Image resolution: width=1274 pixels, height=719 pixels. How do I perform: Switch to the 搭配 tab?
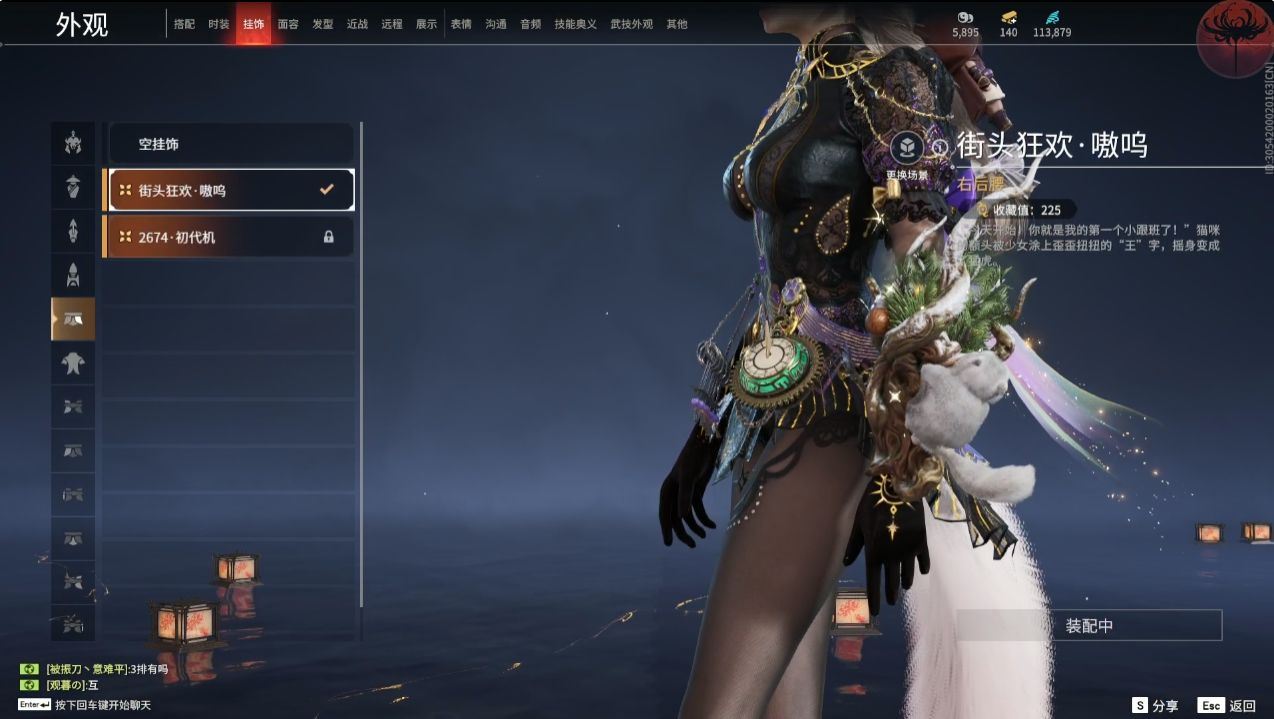pyautogui.click(x=184, y=24)
